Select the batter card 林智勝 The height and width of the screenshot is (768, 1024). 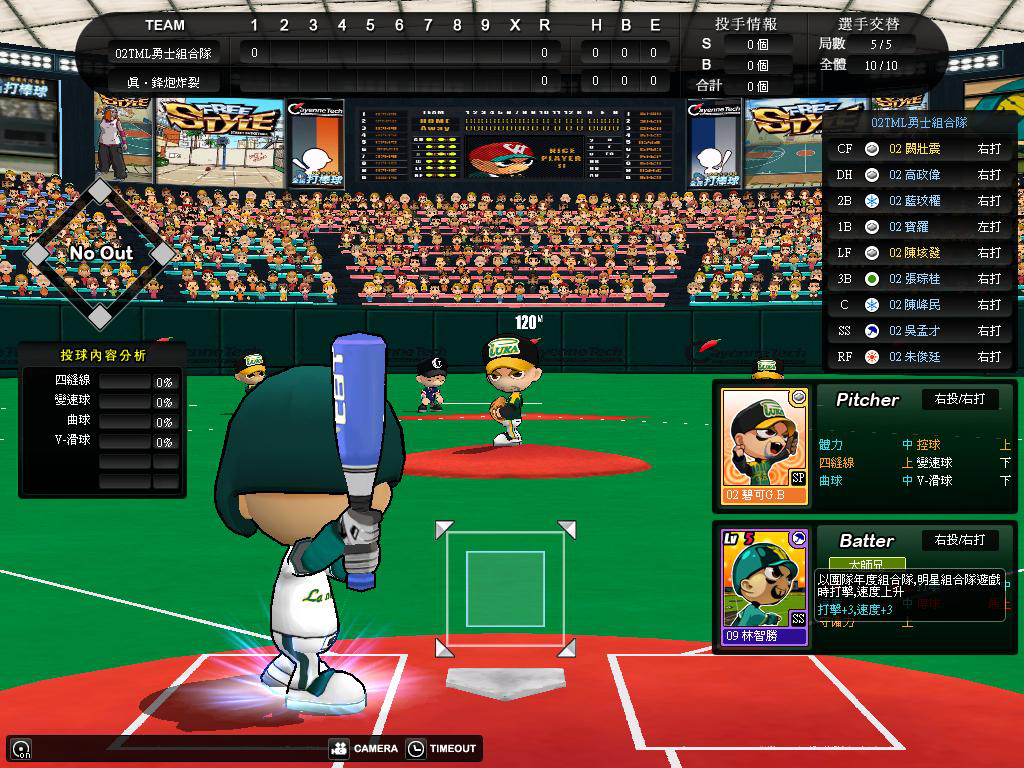[765, 586]
